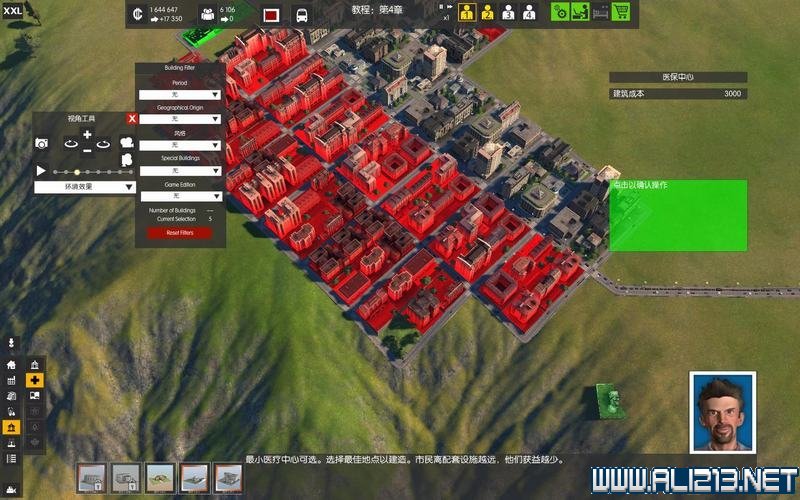Screen dimensions: 800x500
Task: Click the red square button in the top bar
Action: tap(270, 15)
